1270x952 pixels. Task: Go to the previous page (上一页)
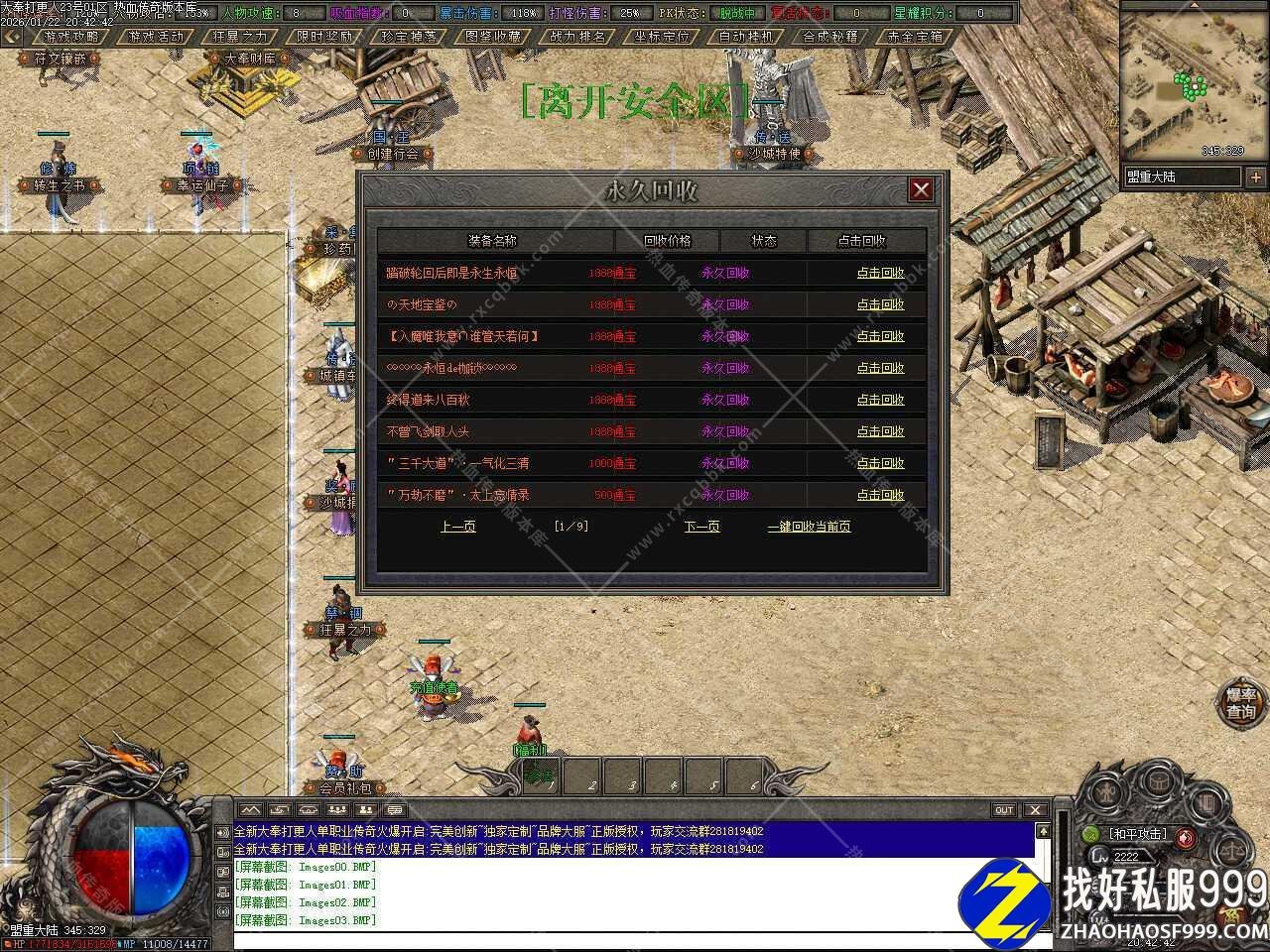click(457, 527)
